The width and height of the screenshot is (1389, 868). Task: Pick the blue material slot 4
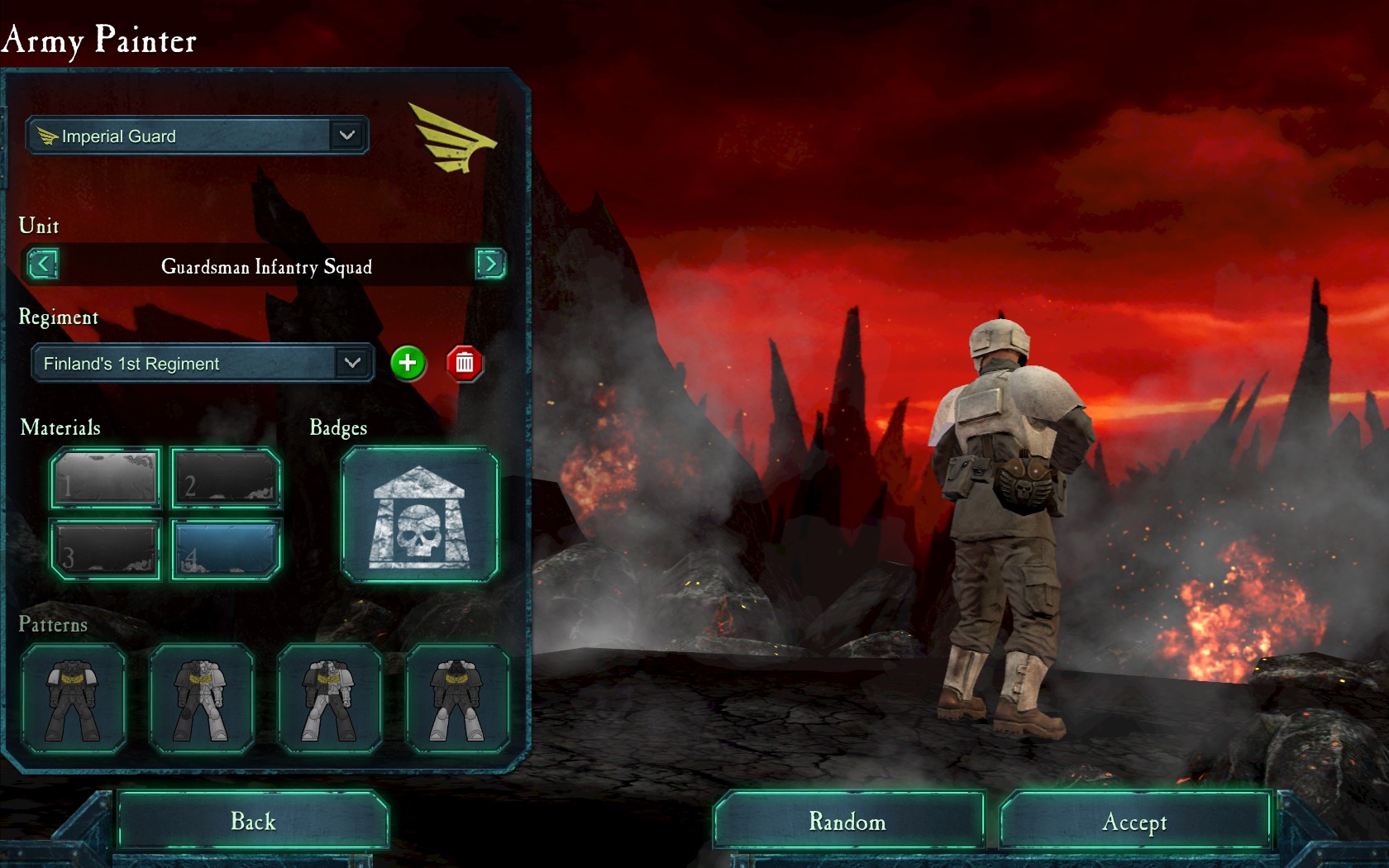pyautogui.click(x=227, y=550)
